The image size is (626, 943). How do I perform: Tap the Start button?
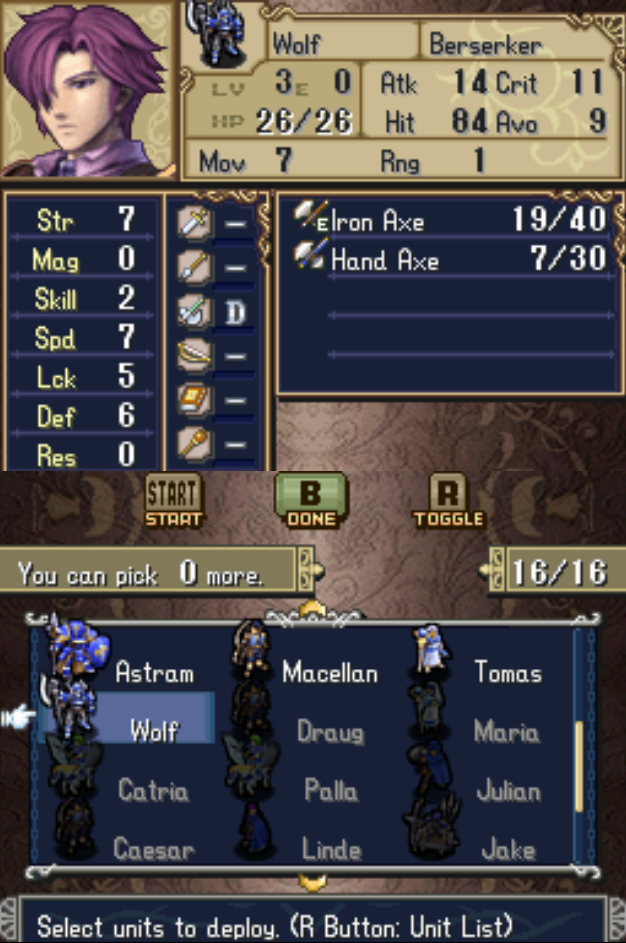coord(173,500)
